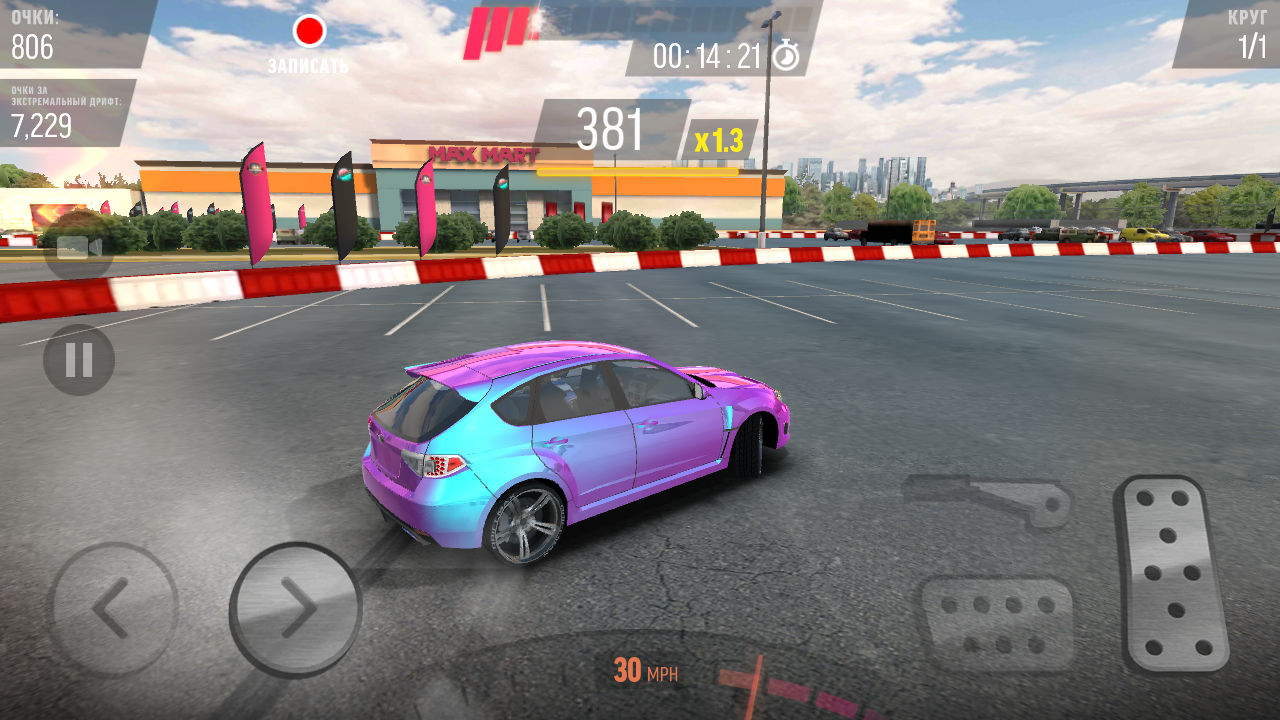The image size is (1280, 720).
Task: Pause the race
Action: tap(79, 359)
